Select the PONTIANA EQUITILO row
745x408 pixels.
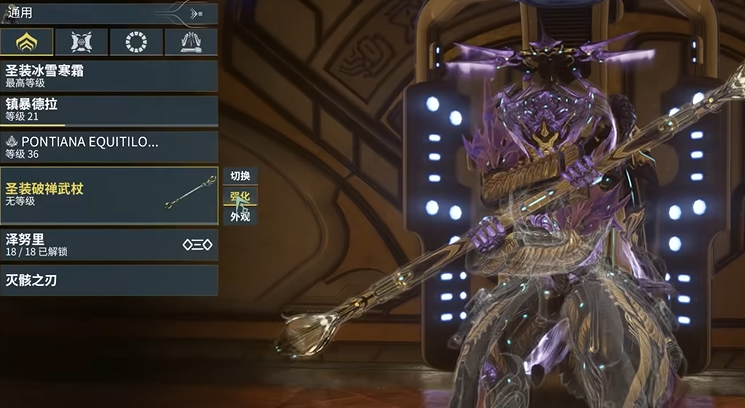click(x=108, y=147)
